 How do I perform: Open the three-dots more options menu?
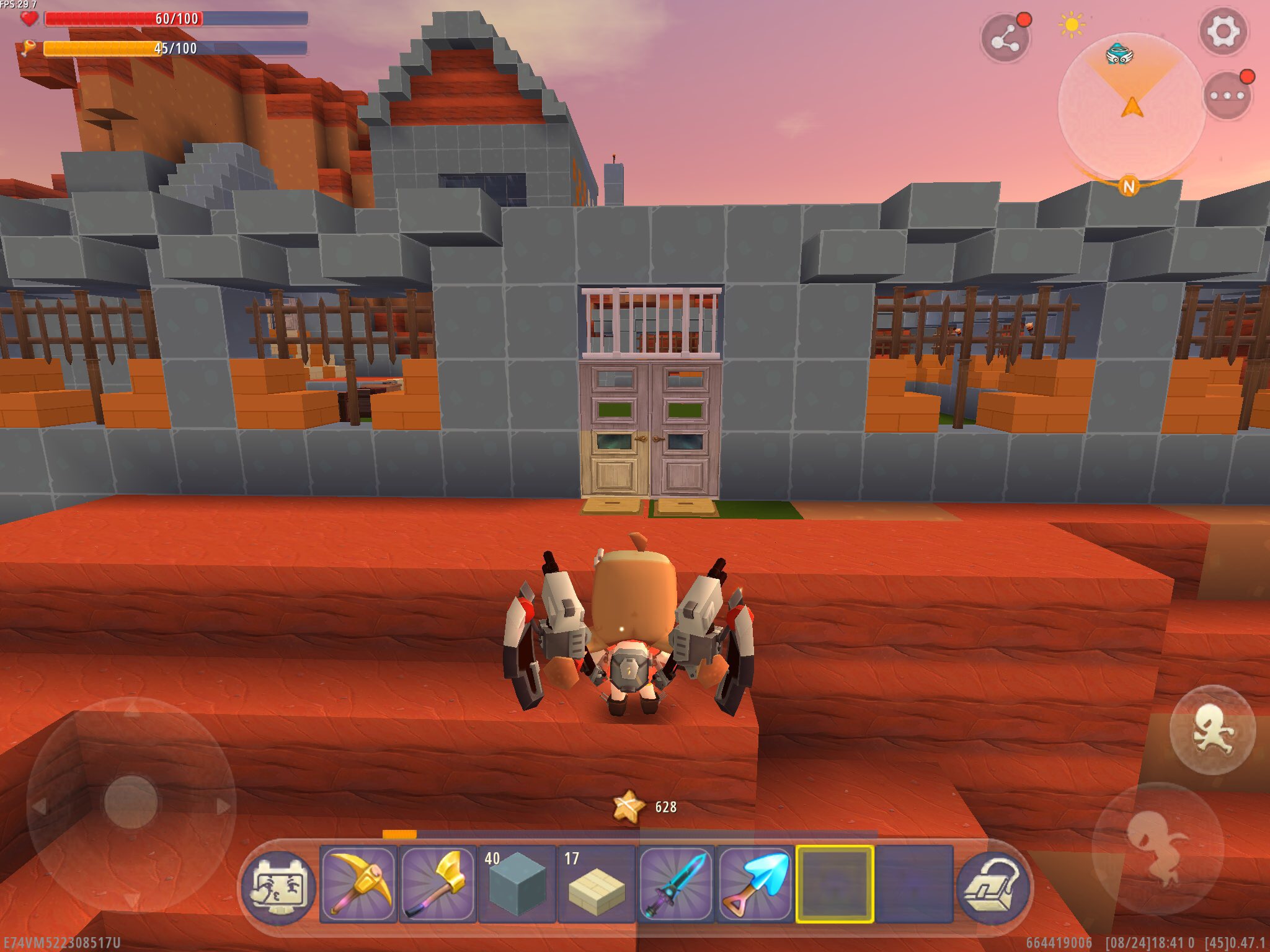coord(1227,96)
